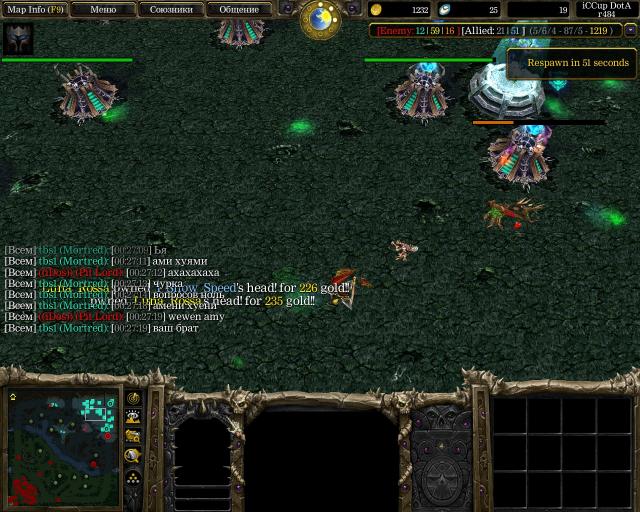640x512 pixels.
Task: Open the Союзники allies menu
Action: point(171,9)
